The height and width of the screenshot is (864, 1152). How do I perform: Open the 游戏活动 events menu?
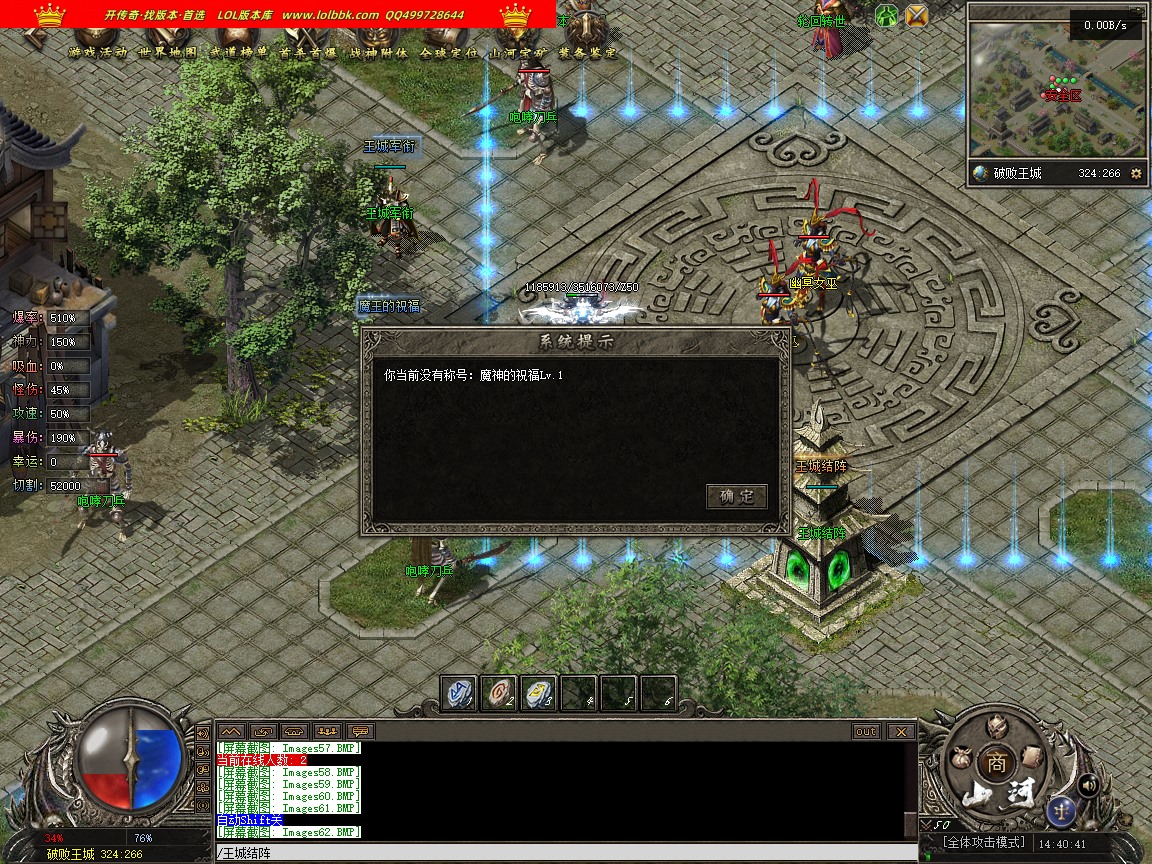pos(98,52)
